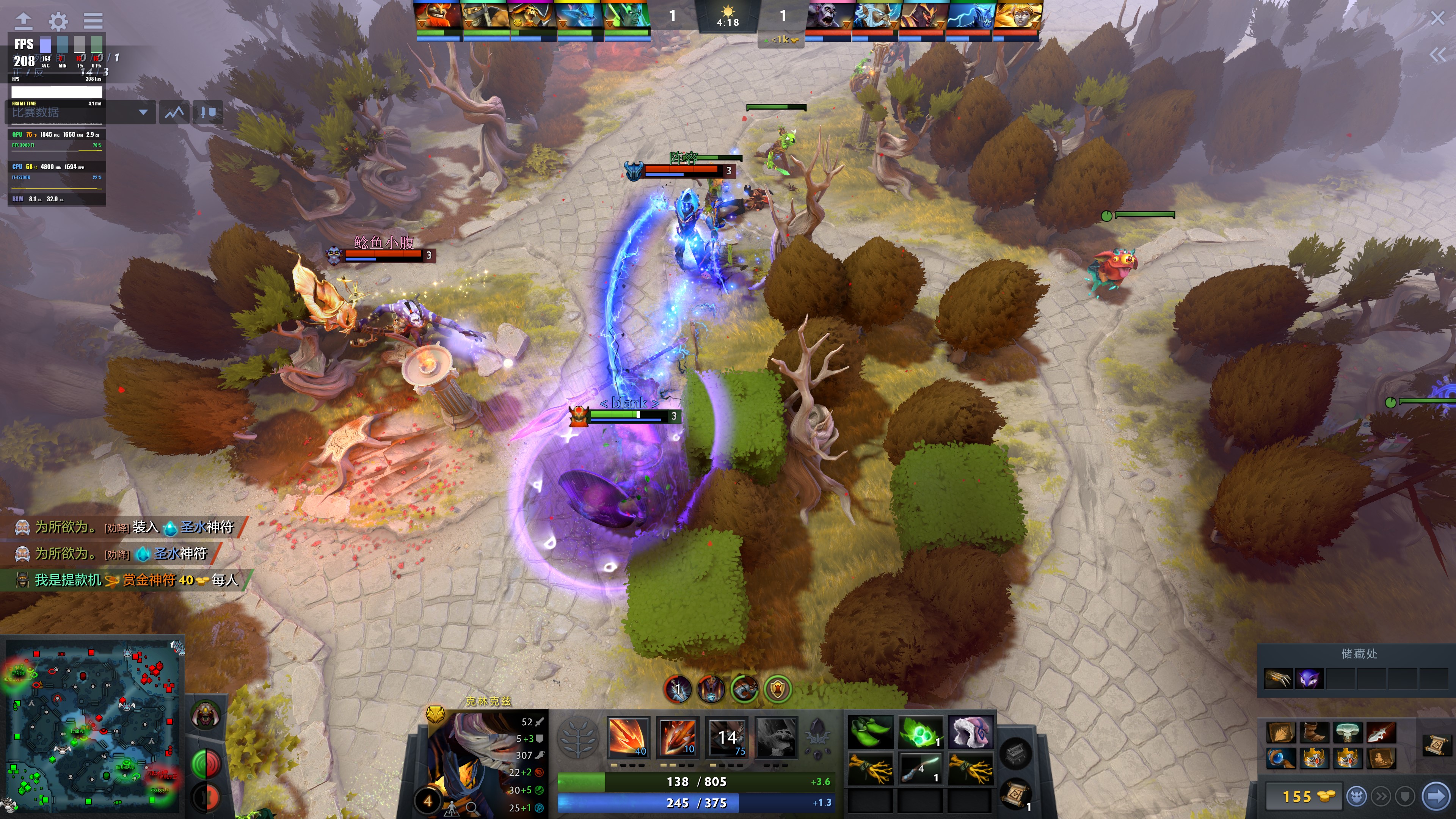Expand the 比赛数据 dropdown
1456x819 pixels.
[x=144, y=112]
